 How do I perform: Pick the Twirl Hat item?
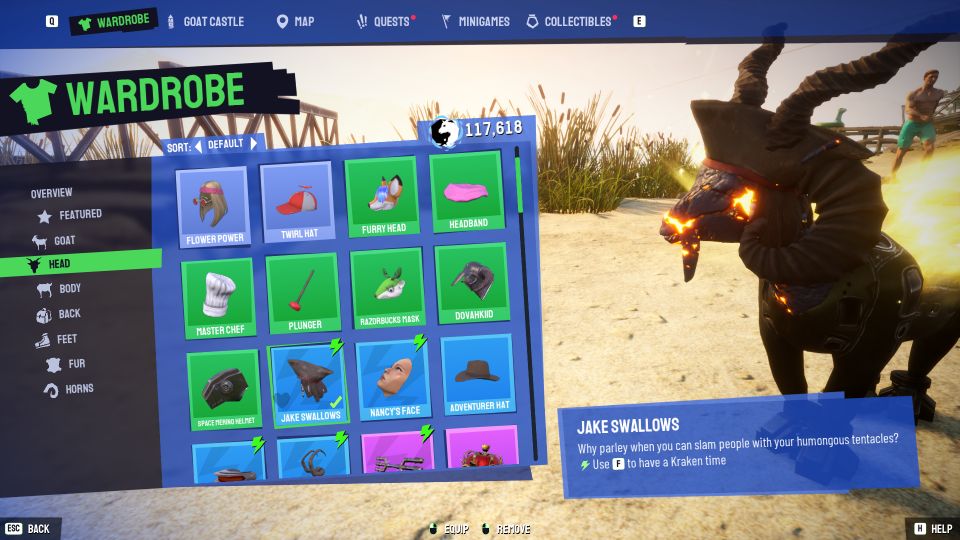click(297, 203)
